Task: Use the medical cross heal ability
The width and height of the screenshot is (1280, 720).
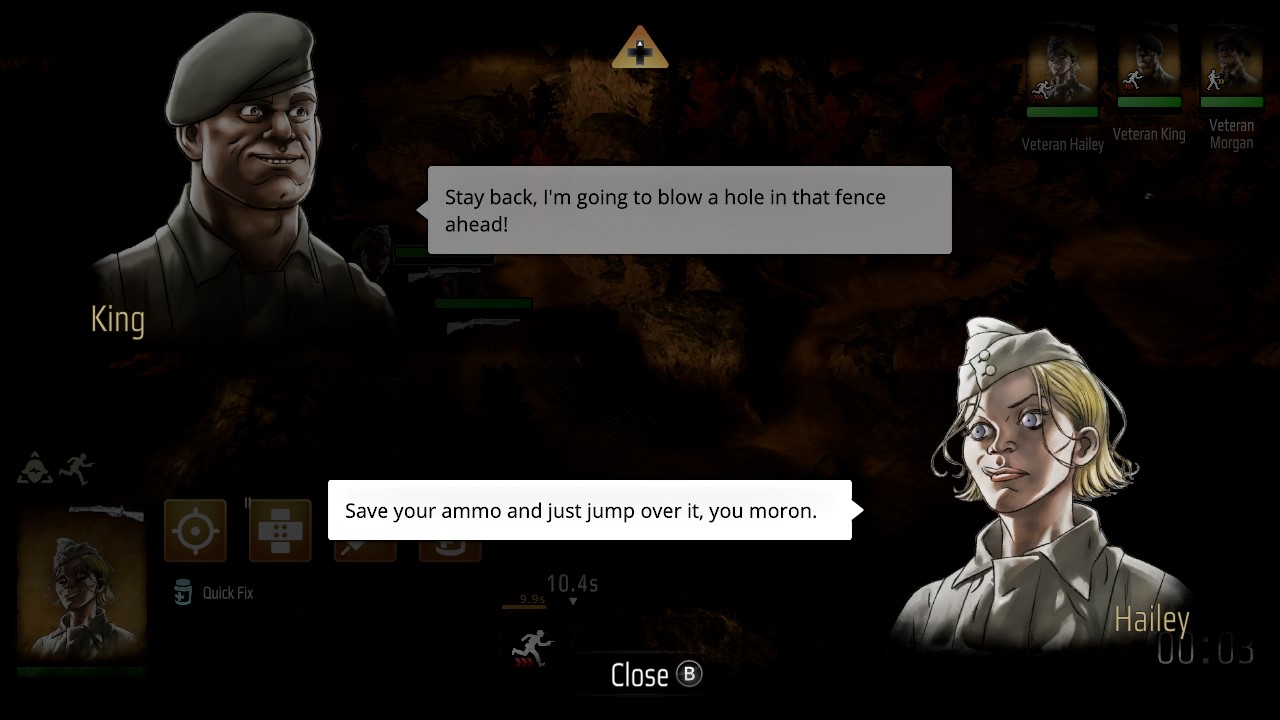Action: (x=280, y=530)
